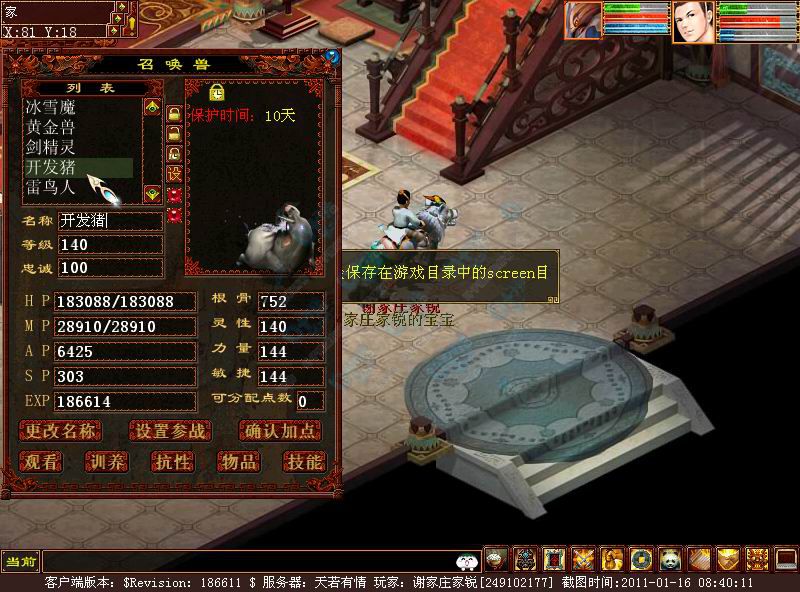Open the 驯养 taming button
This screenshot has width=800, height=592.
tap(106, 461)
